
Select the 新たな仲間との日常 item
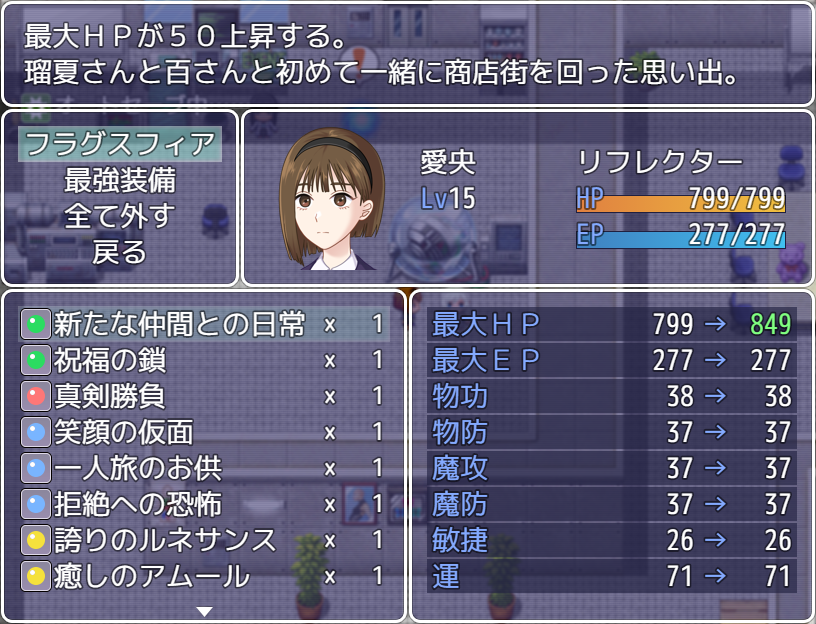click(204, 324)
